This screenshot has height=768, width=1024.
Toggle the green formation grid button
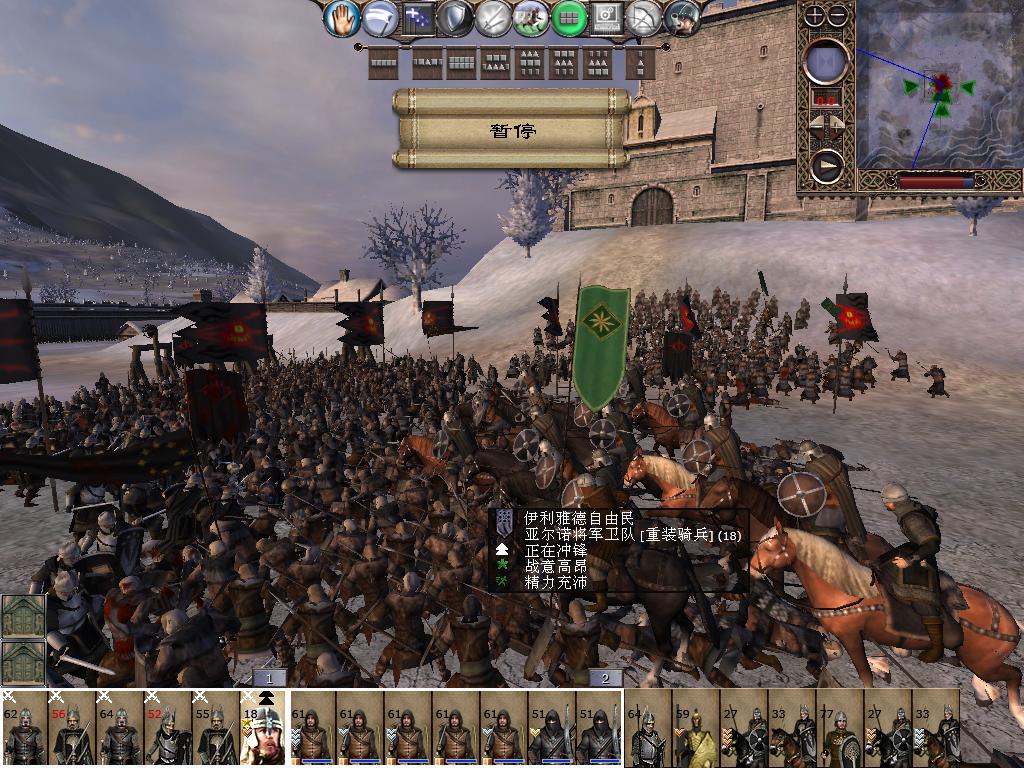pos(570,18)
